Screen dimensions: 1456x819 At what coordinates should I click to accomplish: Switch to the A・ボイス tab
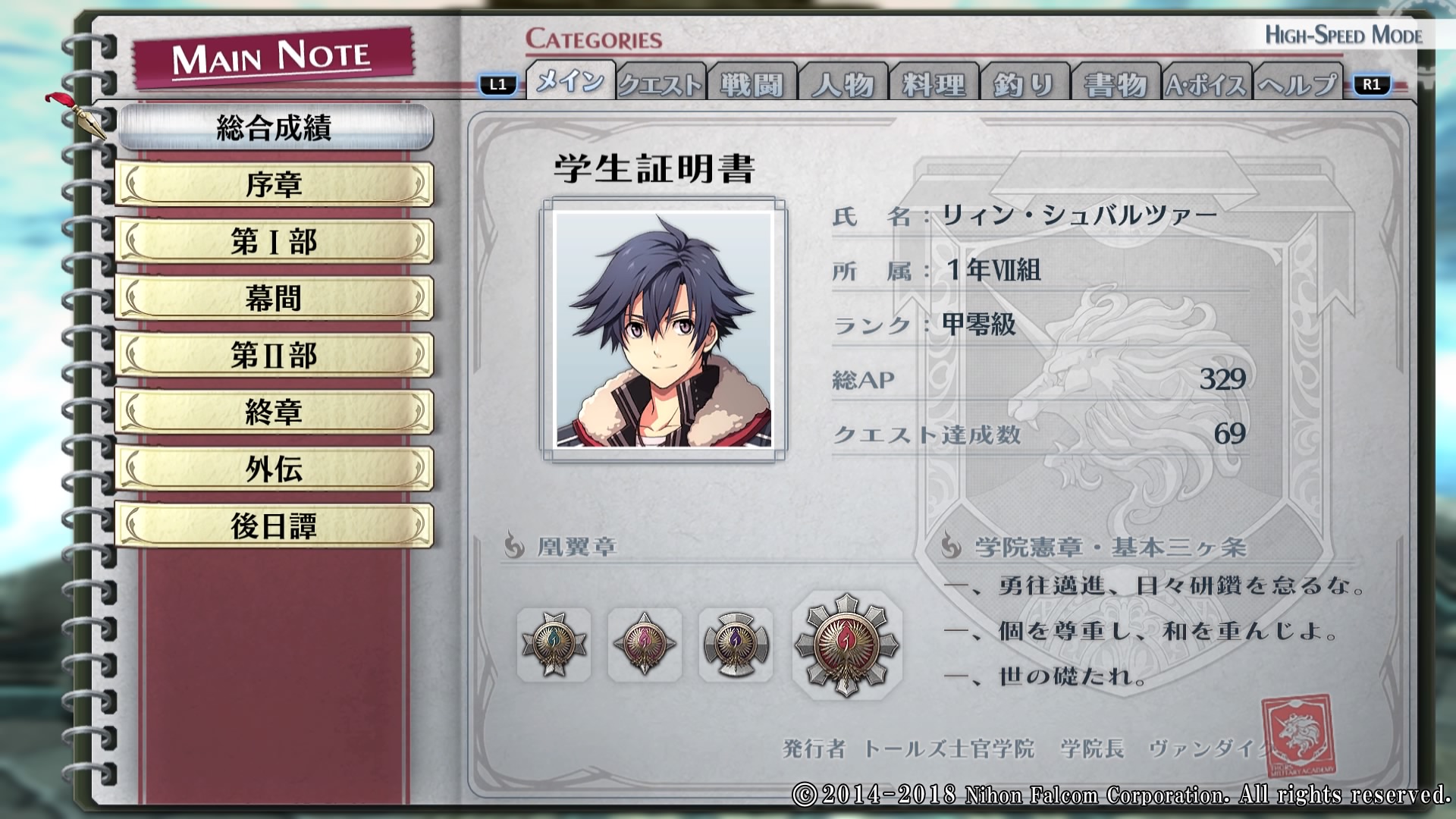click(1207, 84)
